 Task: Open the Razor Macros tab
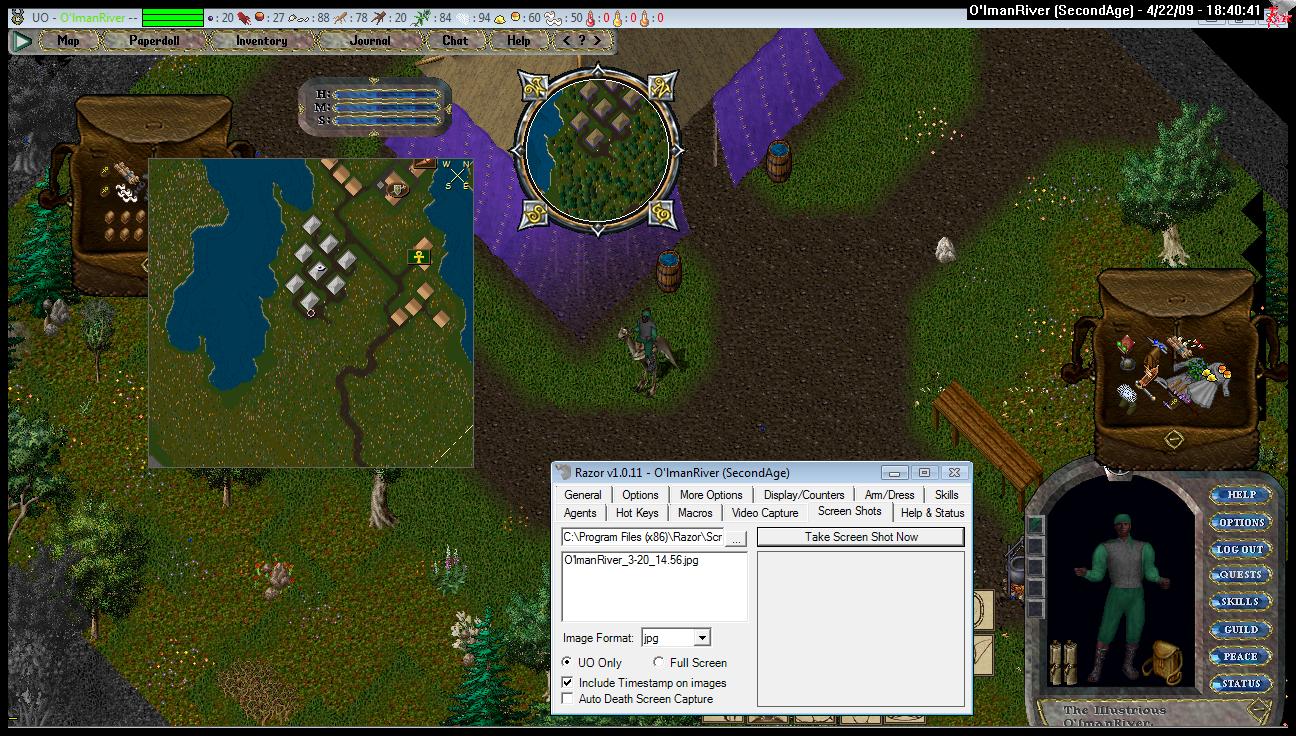click(695, 513)
